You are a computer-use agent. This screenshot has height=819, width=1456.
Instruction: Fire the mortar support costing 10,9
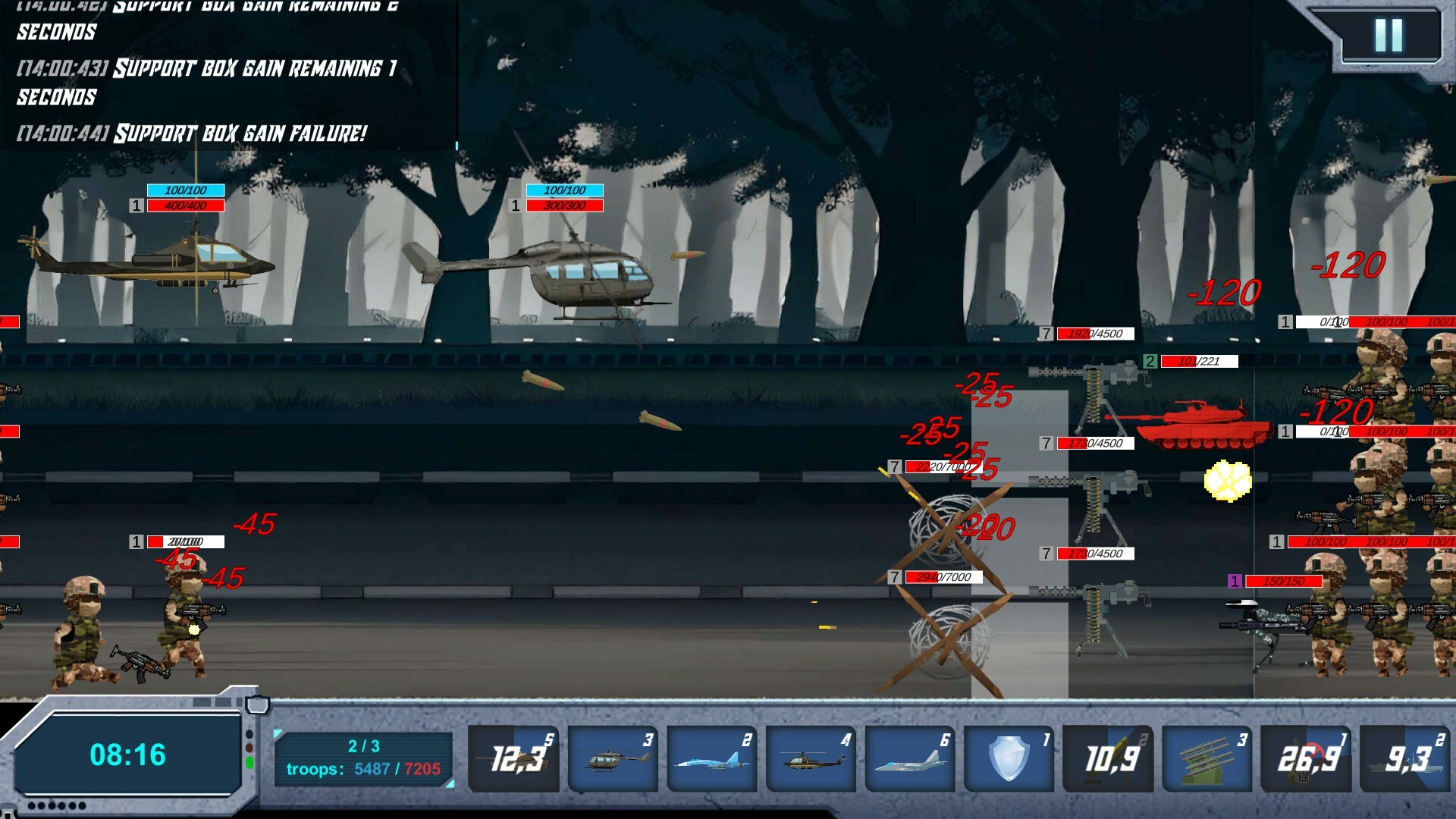coord(1109,757)
